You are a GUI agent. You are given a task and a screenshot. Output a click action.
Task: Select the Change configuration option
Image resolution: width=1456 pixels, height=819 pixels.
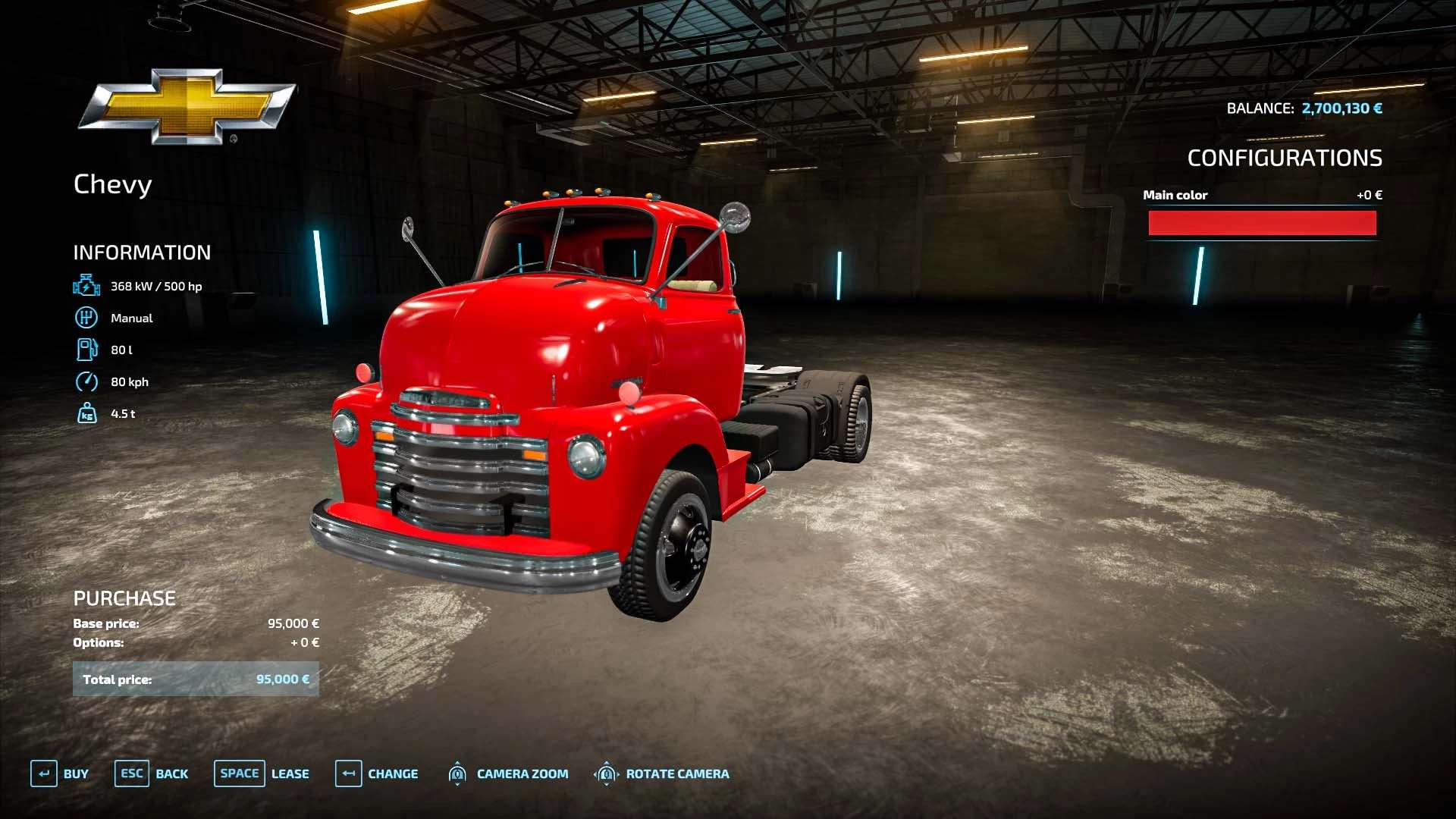377,773
